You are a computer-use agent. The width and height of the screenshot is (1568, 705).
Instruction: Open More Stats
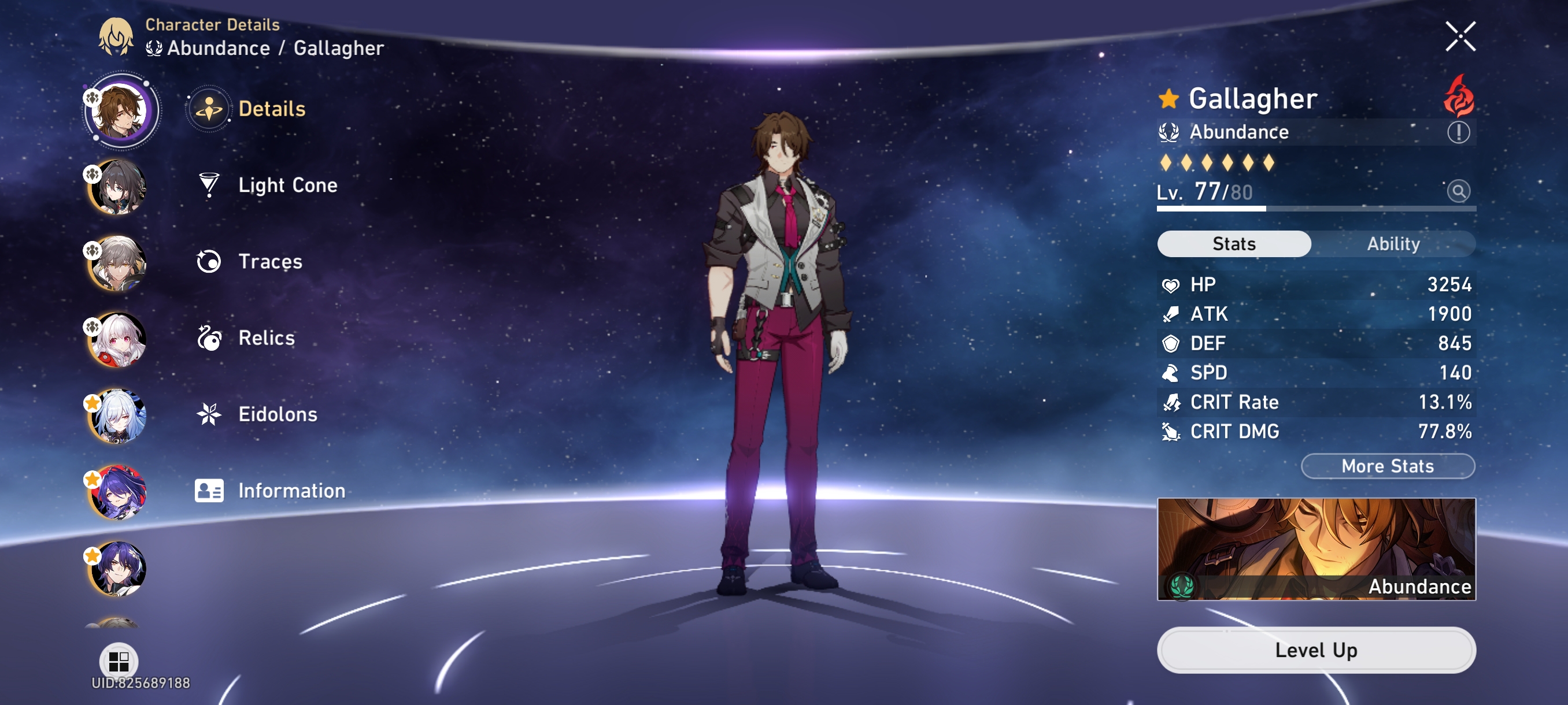click(1388, 466)
